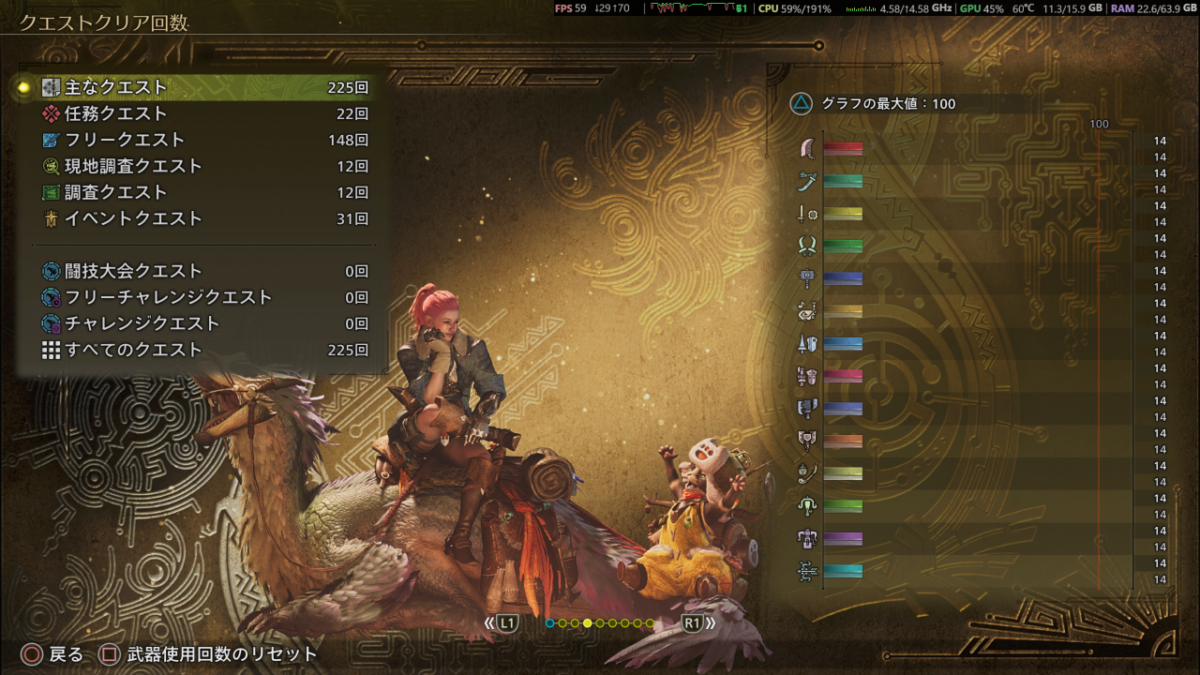The width and height of the screenshot is (1200, 675).
Task: Pick the チャレンジクエスト entry
Action: [200, 323]
